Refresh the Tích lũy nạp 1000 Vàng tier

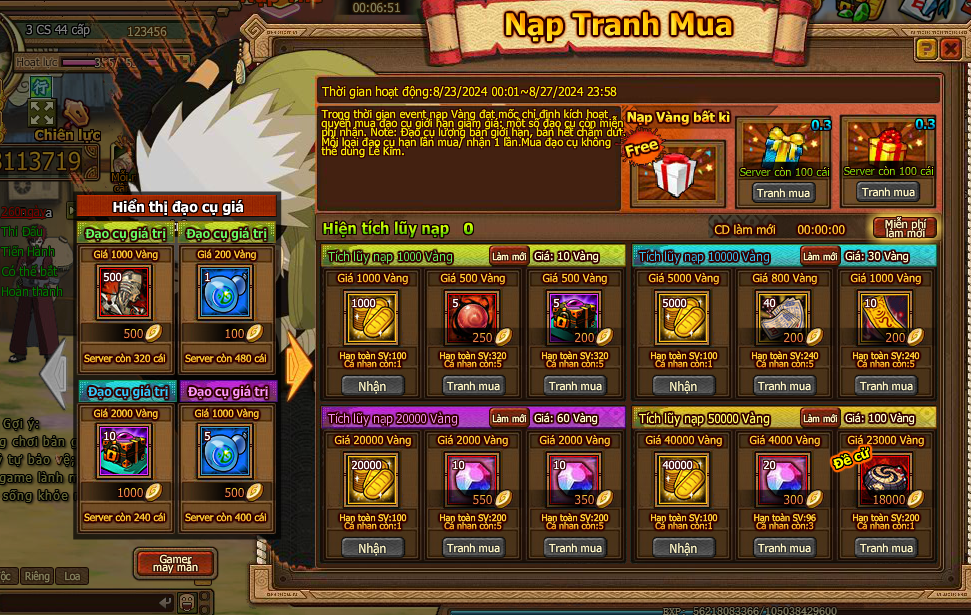point(509,256)
